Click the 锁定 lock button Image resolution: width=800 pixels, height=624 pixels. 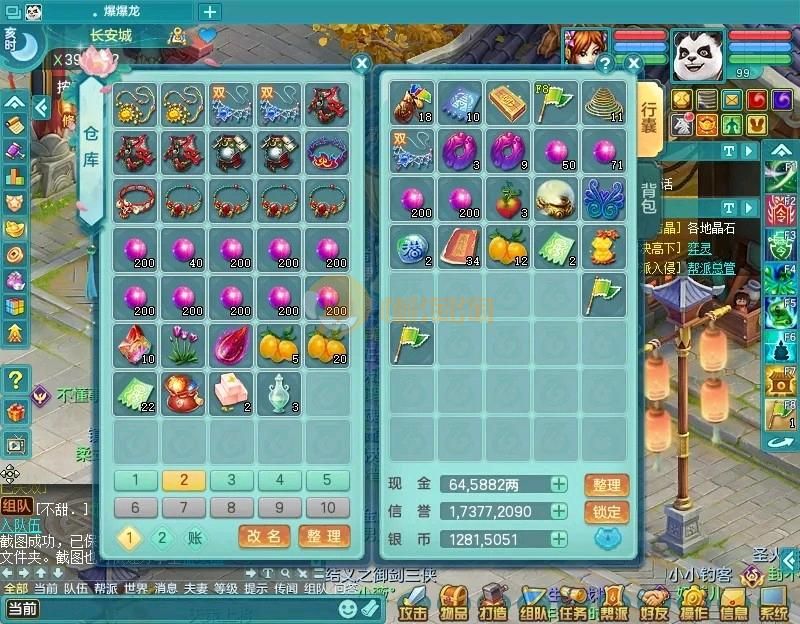point(607,512)
